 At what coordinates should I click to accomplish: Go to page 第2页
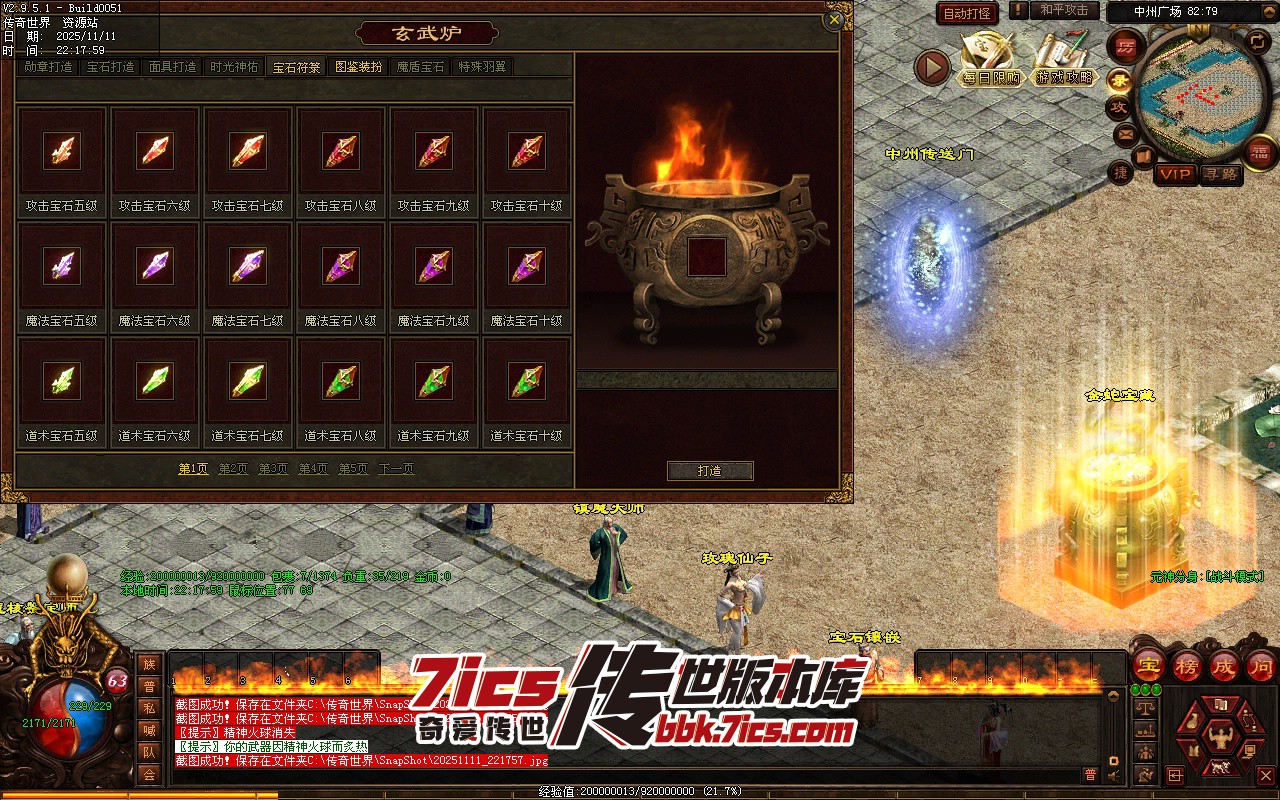coord(233,469)
